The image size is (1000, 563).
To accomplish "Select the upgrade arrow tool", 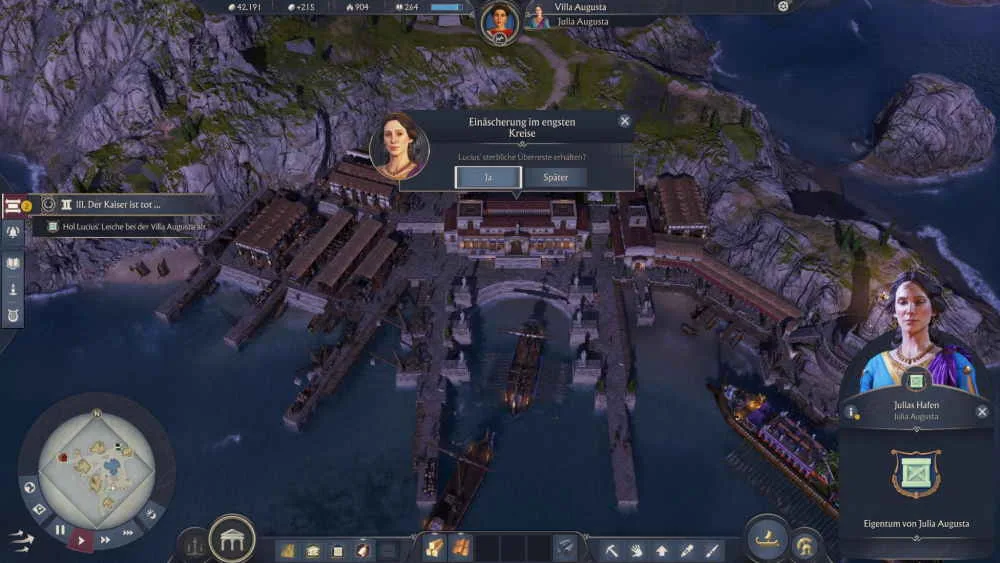I will pyautogui.click(x=661, y=549).
